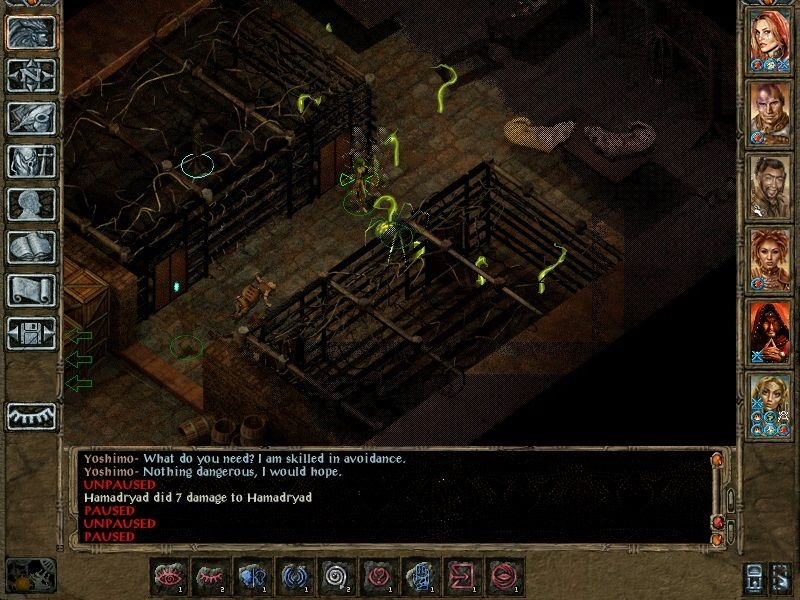
Task: Open the character record with the head-profile button
Action: pyautogui.click(x=30, y=204)
